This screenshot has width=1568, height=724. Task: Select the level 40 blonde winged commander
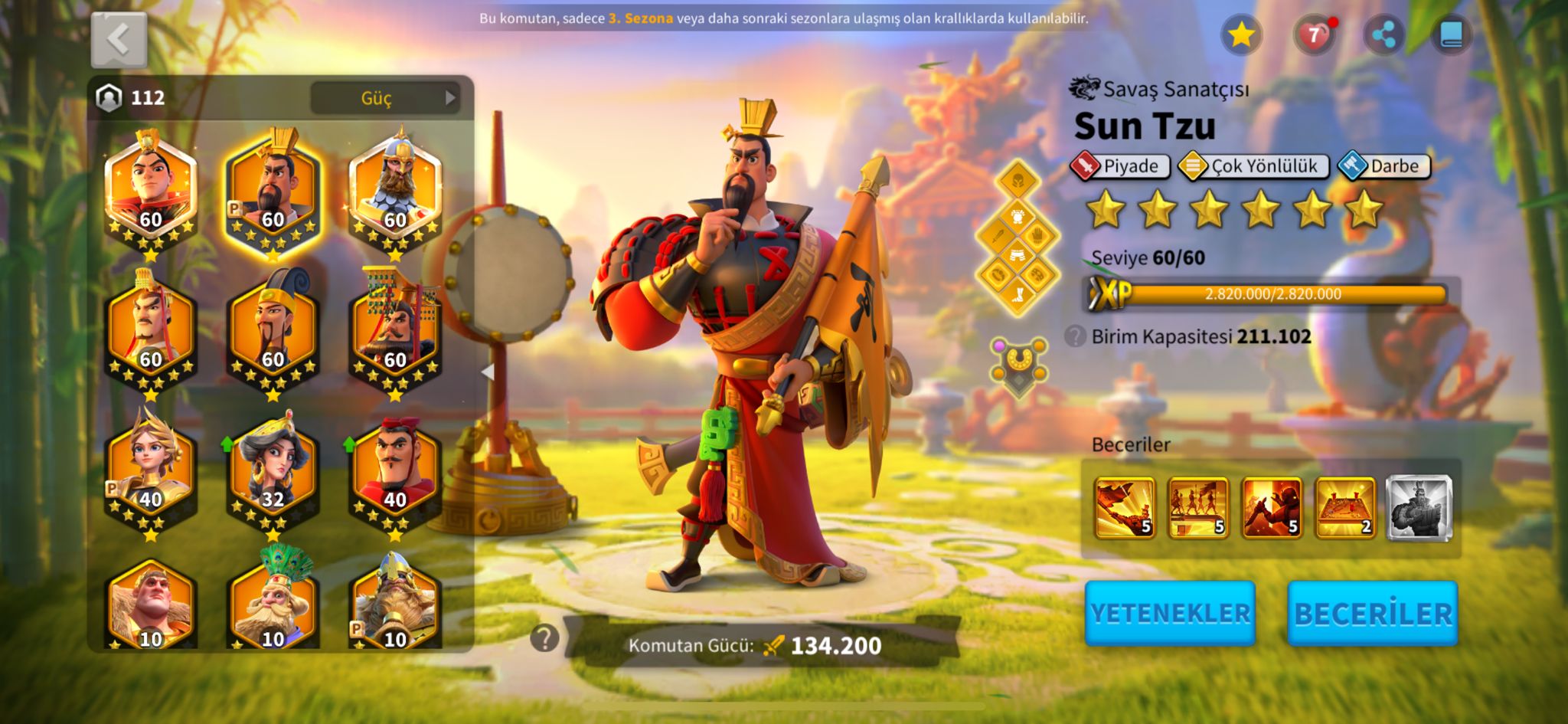150,471
